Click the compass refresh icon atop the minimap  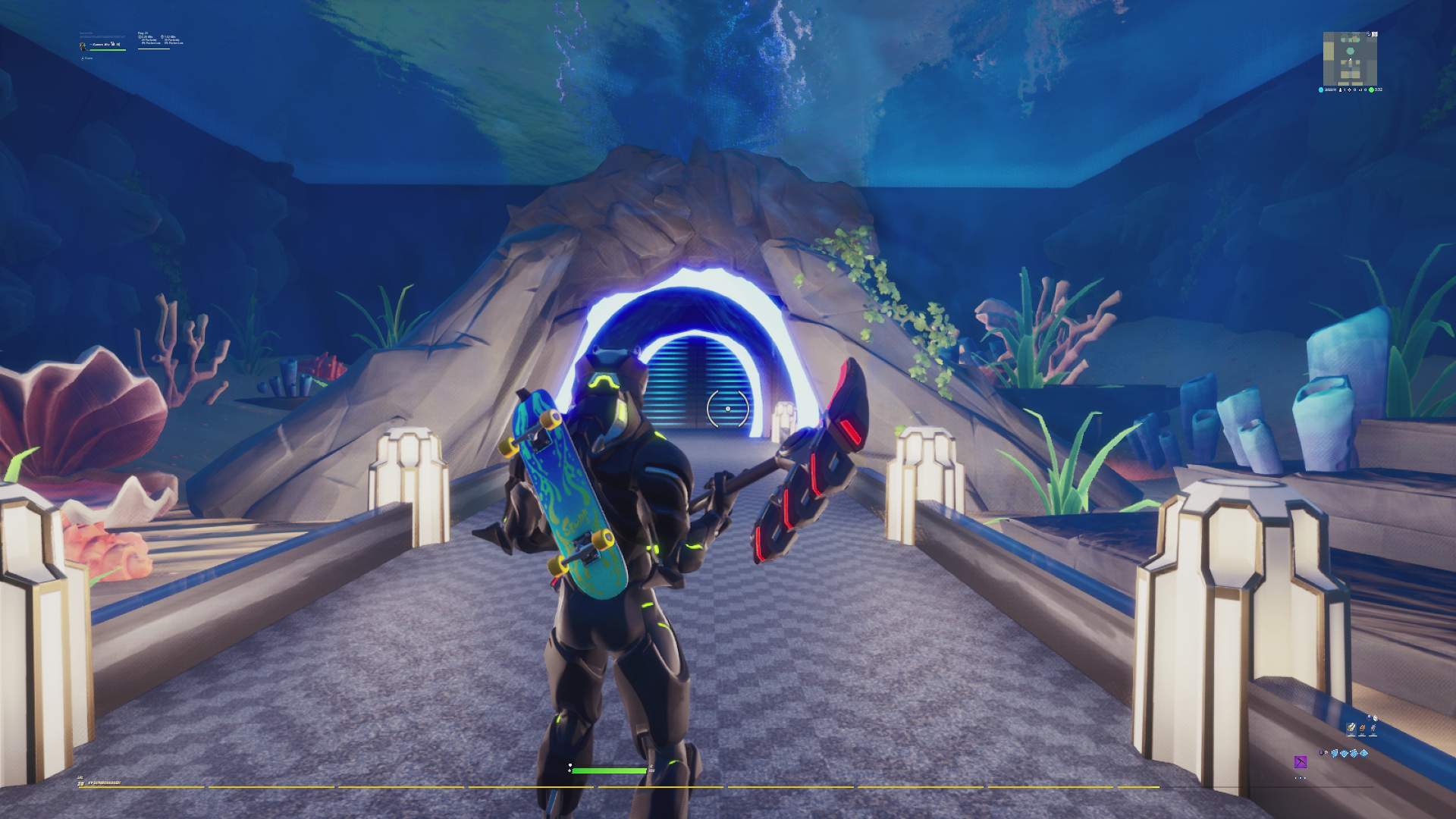[1368, 34]
